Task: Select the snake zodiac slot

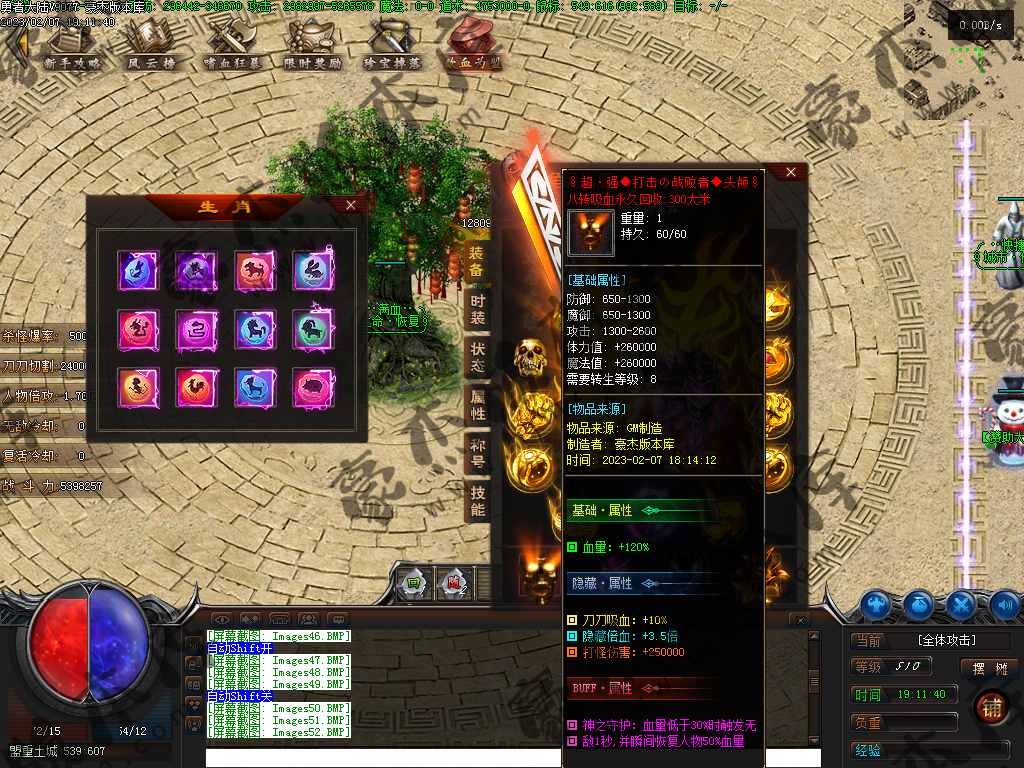Action: pyautogui.click(x=194, y=328)
